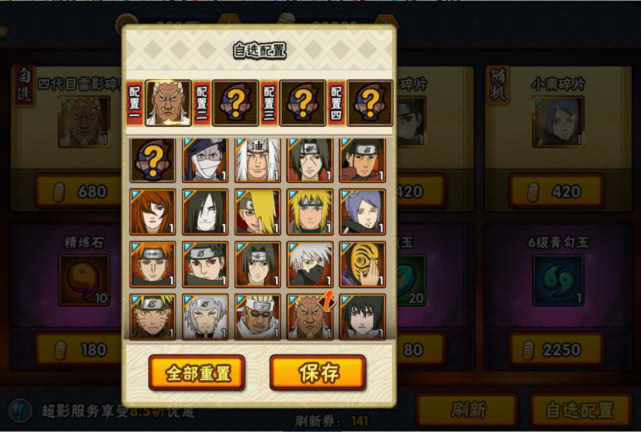Select the Kakashi portrait with face mask

point(309,263)
